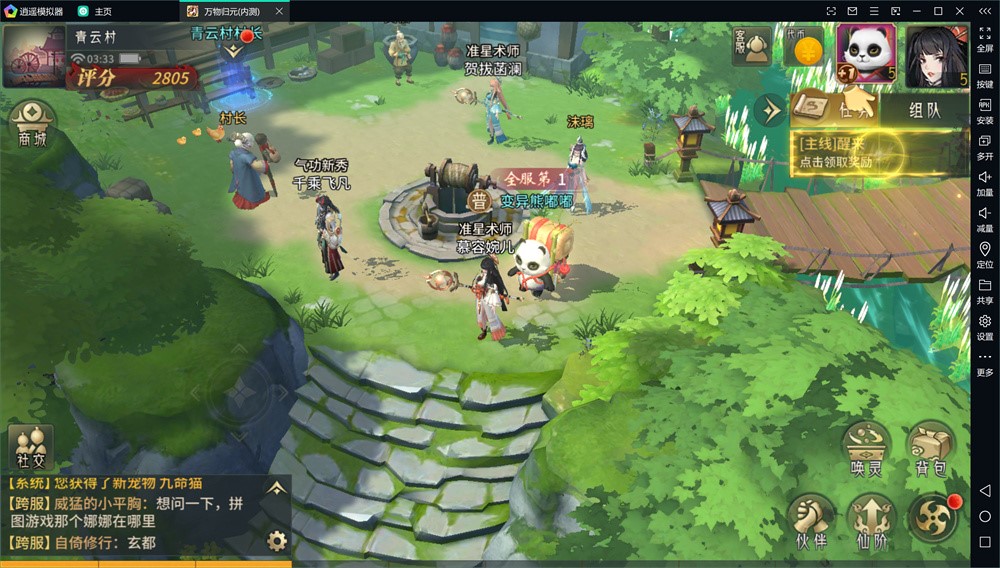Open the 青云村 minimap thumbnail
1000x568 pixels.
tap(33, 56)
